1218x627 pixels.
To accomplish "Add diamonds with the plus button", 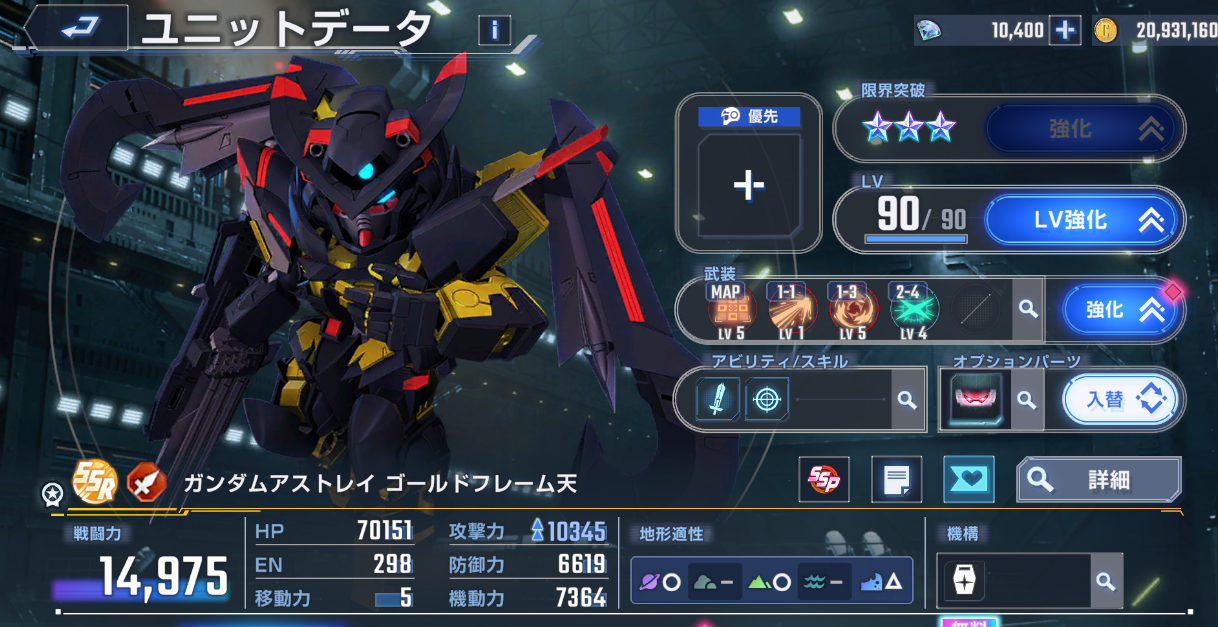I will [1064, 31].
